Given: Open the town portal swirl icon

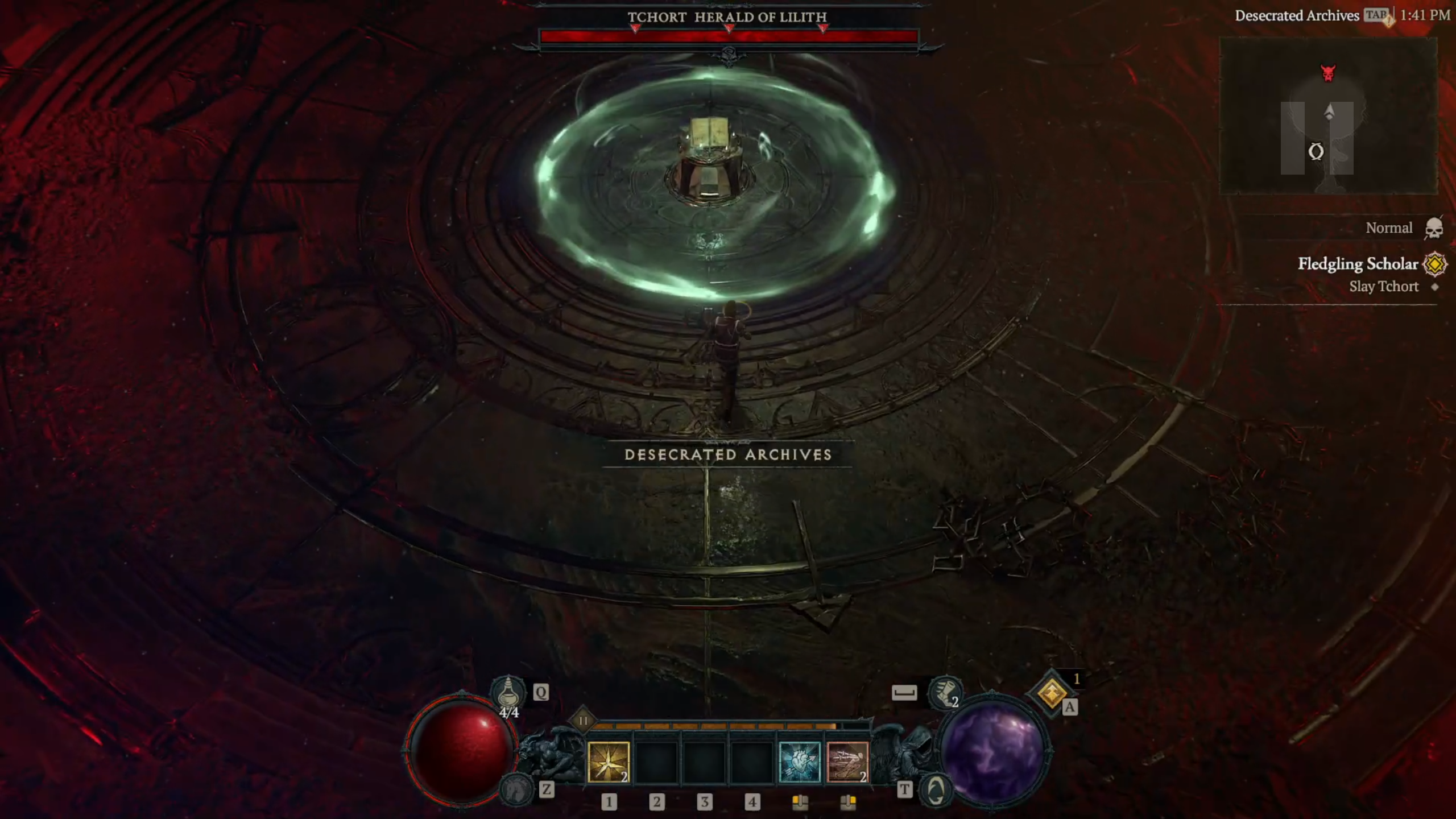Looking at the screenshot, I should 936,789.
